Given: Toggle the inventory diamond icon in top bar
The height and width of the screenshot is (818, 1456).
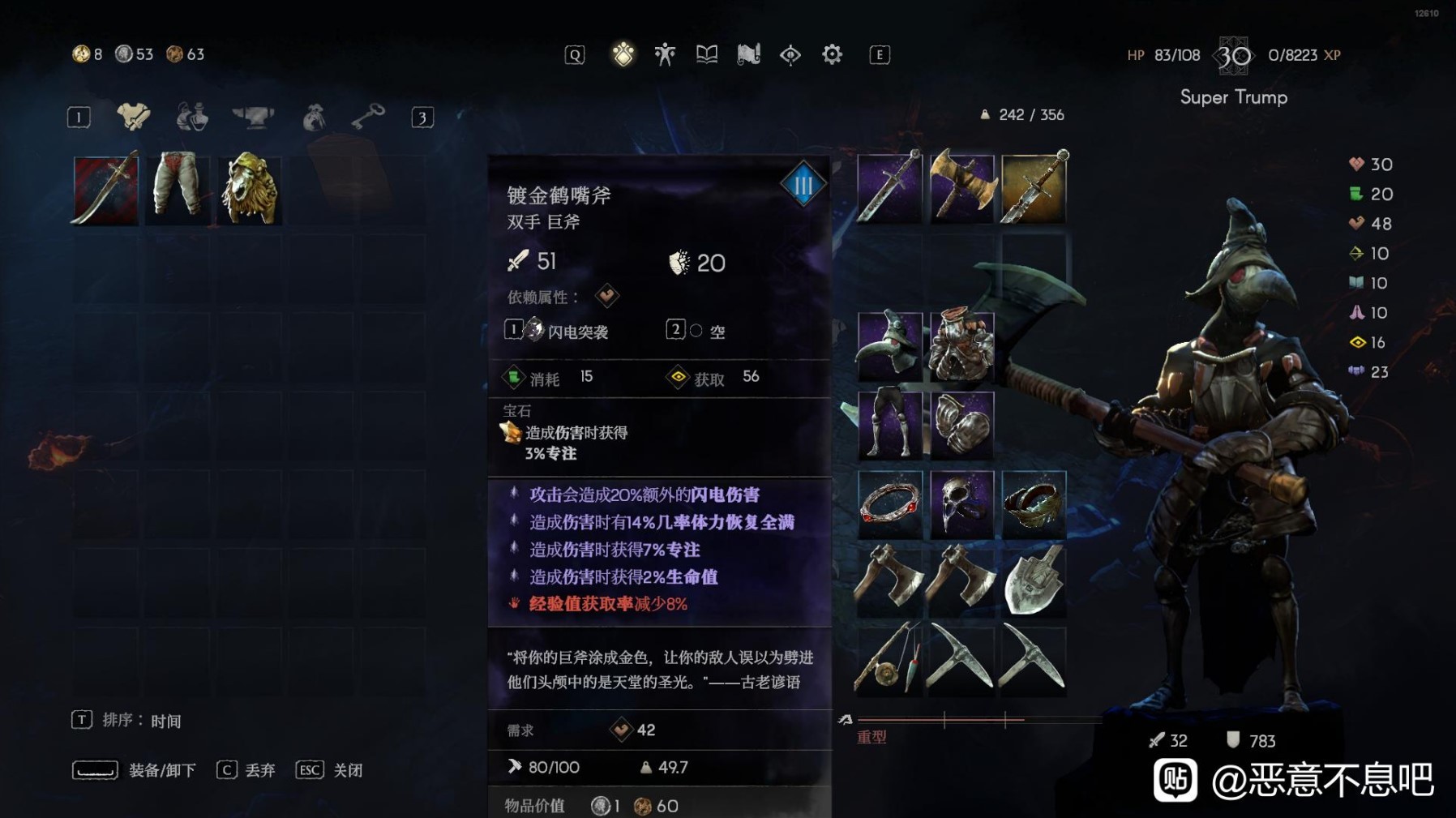Looking at the screenshot, I should [x=623, y=54].
